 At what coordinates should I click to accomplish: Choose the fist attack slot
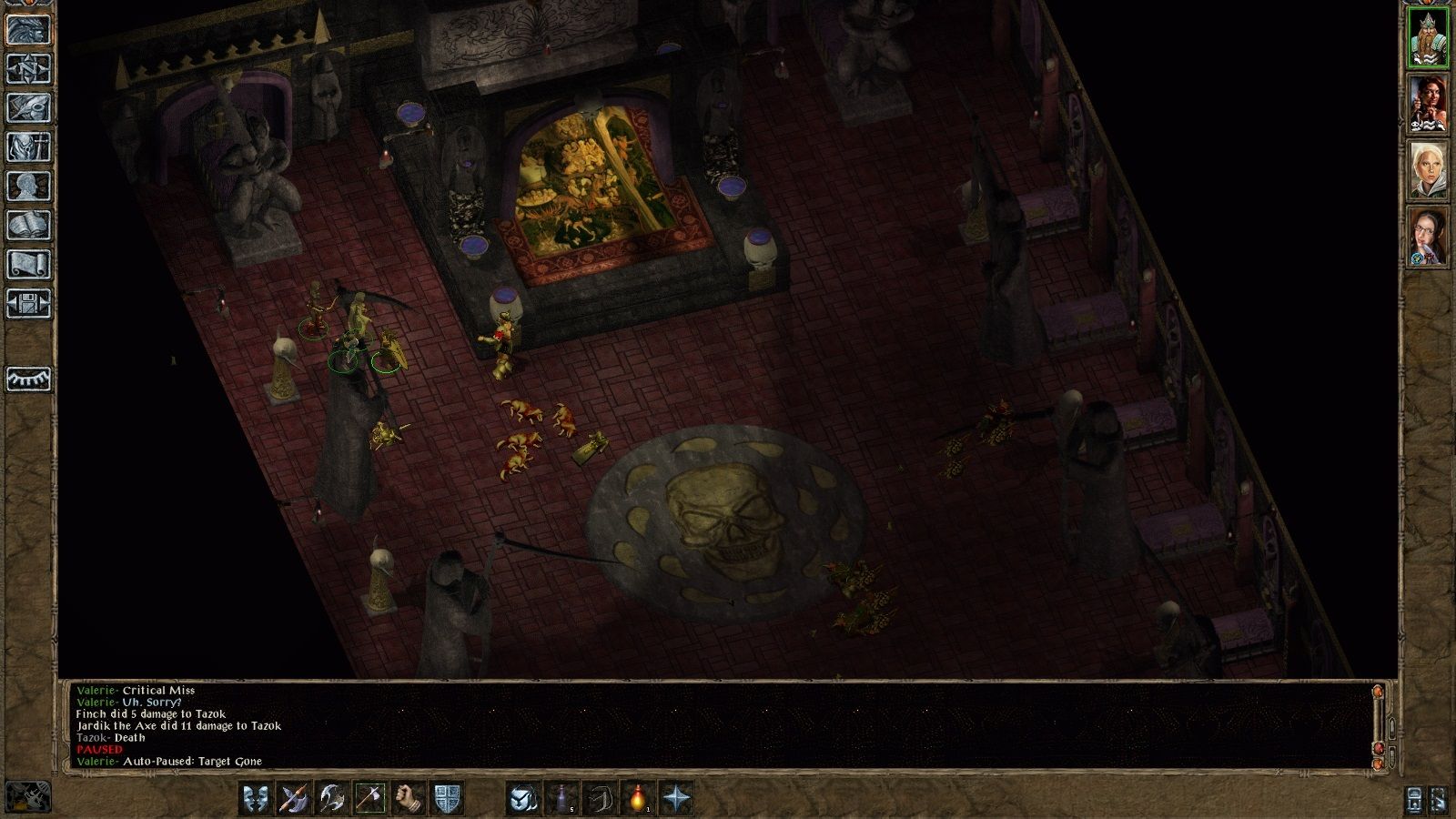(x=409, y=798)
